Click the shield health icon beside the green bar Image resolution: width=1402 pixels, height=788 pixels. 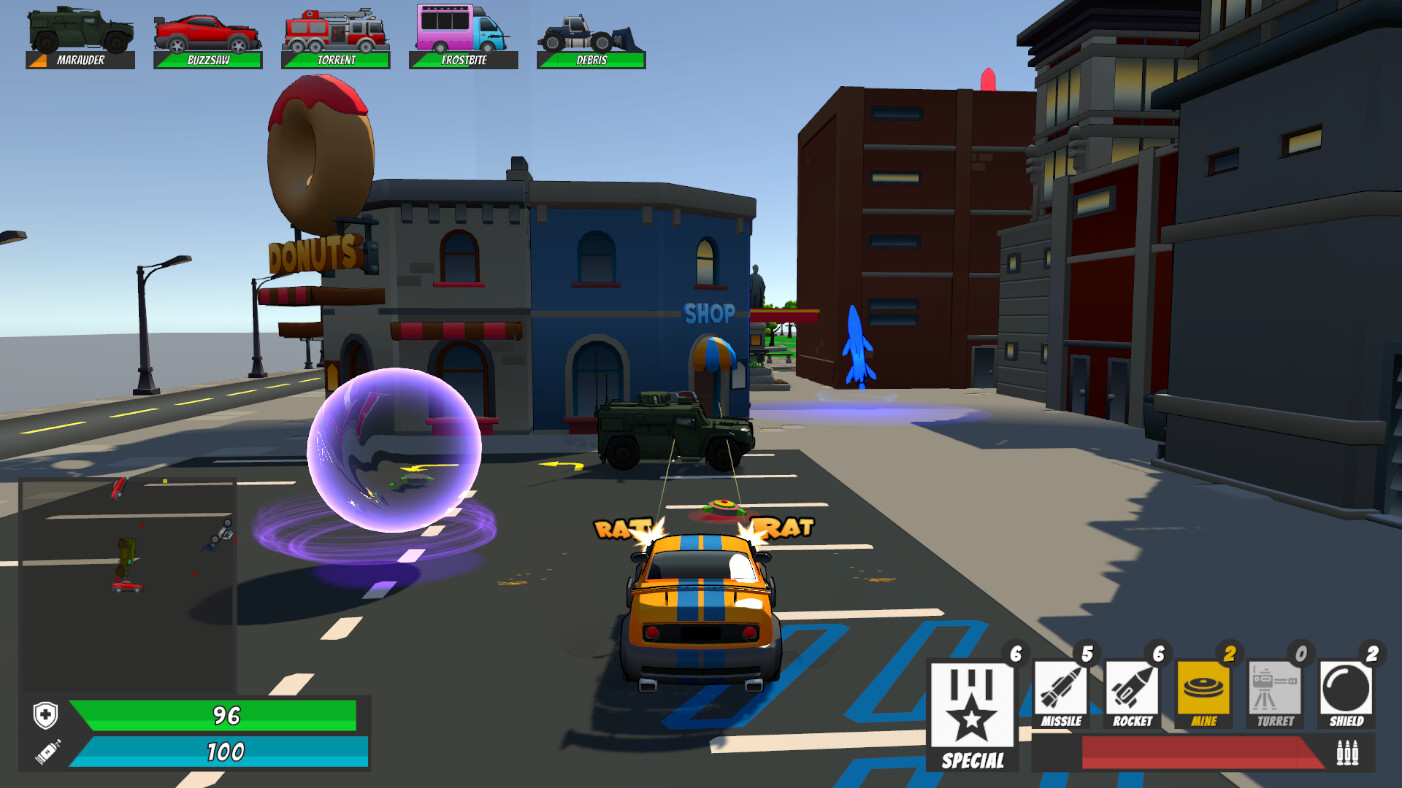[42, 715]
